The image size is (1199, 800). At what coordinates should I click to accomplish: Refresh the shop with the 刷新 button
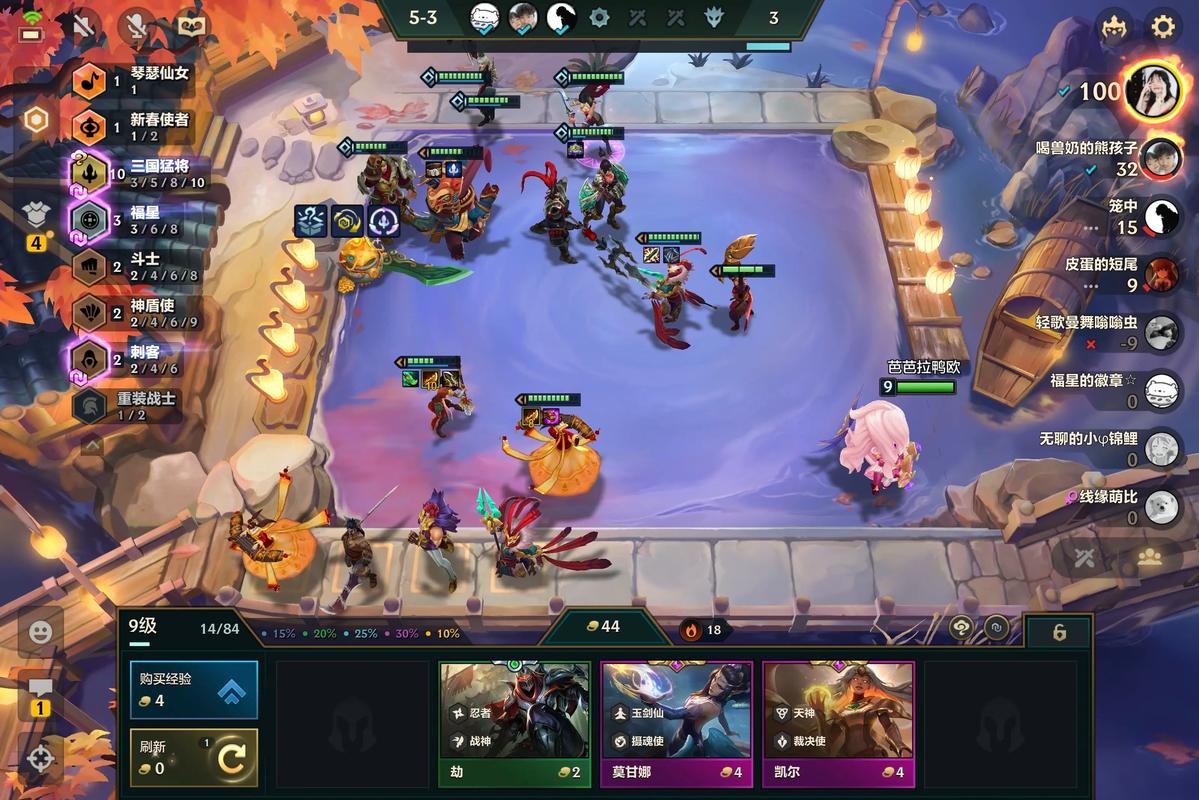193,758
